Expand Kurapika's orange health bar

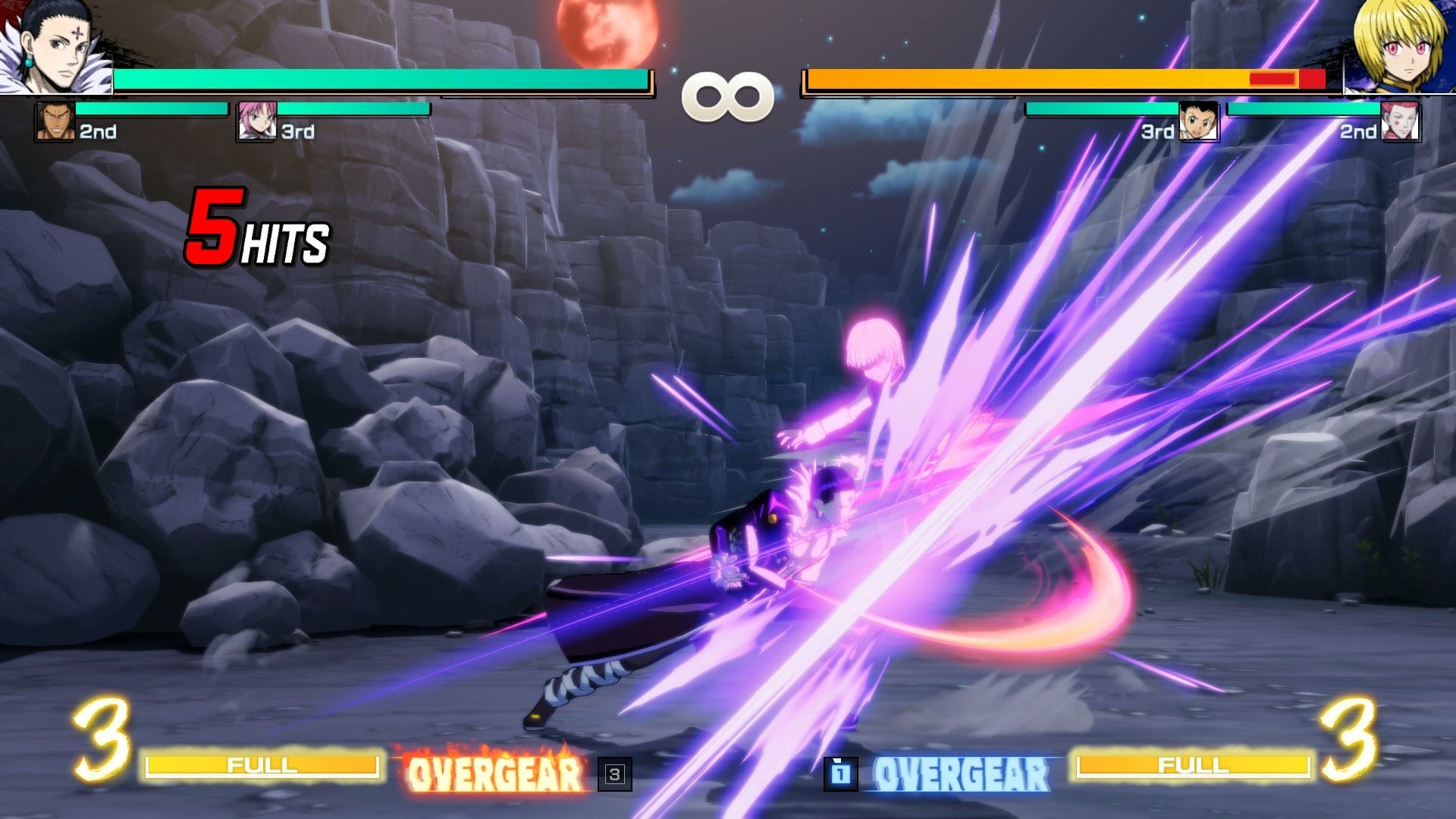[x=1024, y=77]
